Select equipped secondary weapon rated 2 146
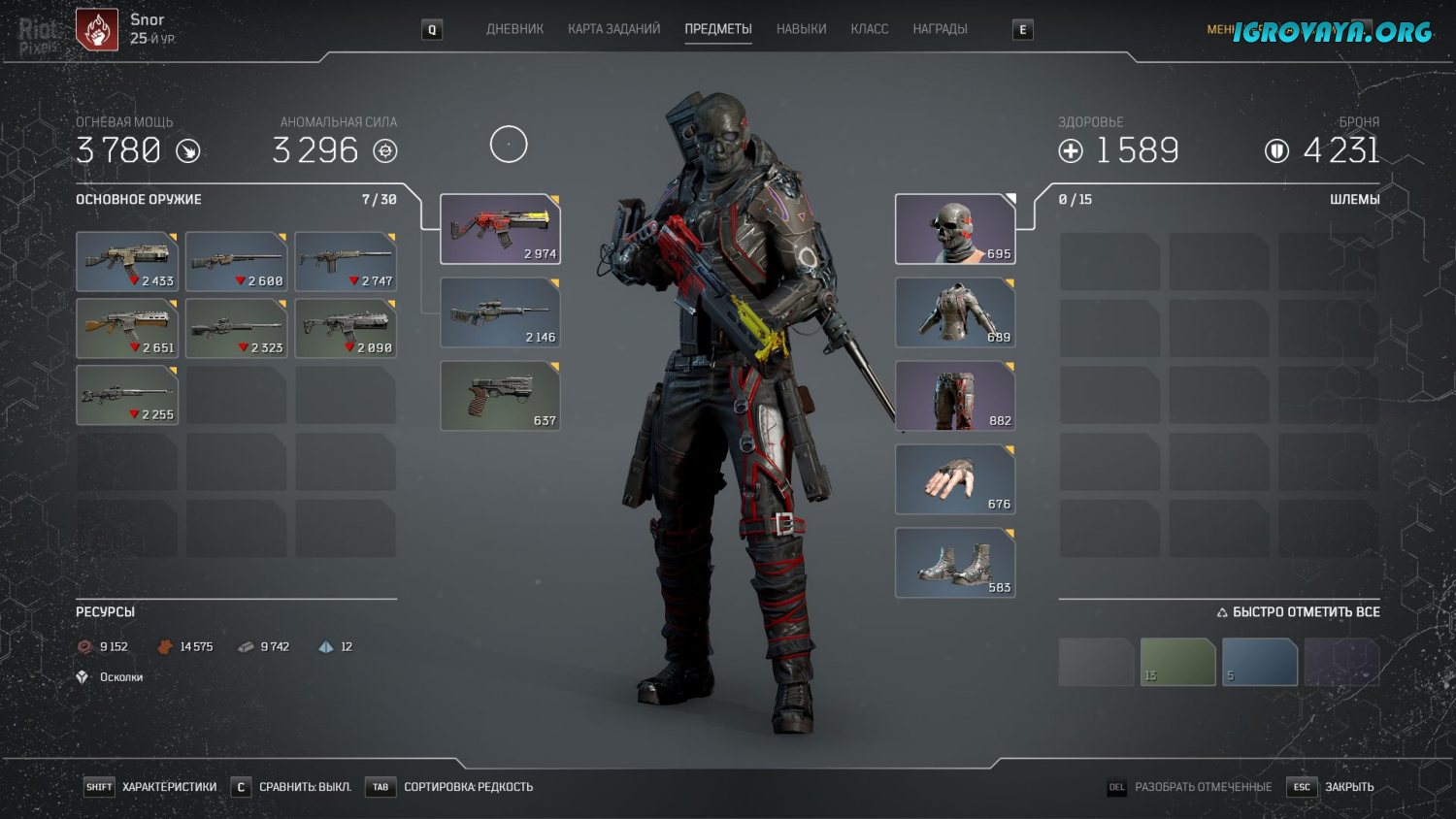The height and width of the screenshot is (819, 1456). pos(500,312)
